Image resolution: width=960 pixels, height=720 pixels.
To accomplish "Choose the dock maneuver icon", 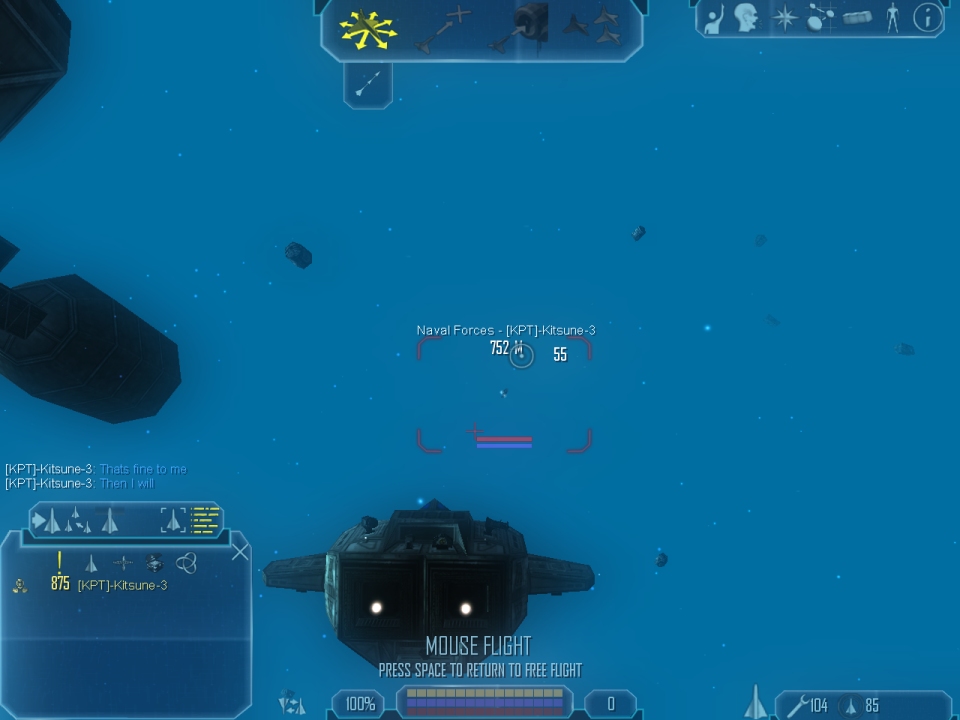I will pyautogui.click(x=522, y=28).
